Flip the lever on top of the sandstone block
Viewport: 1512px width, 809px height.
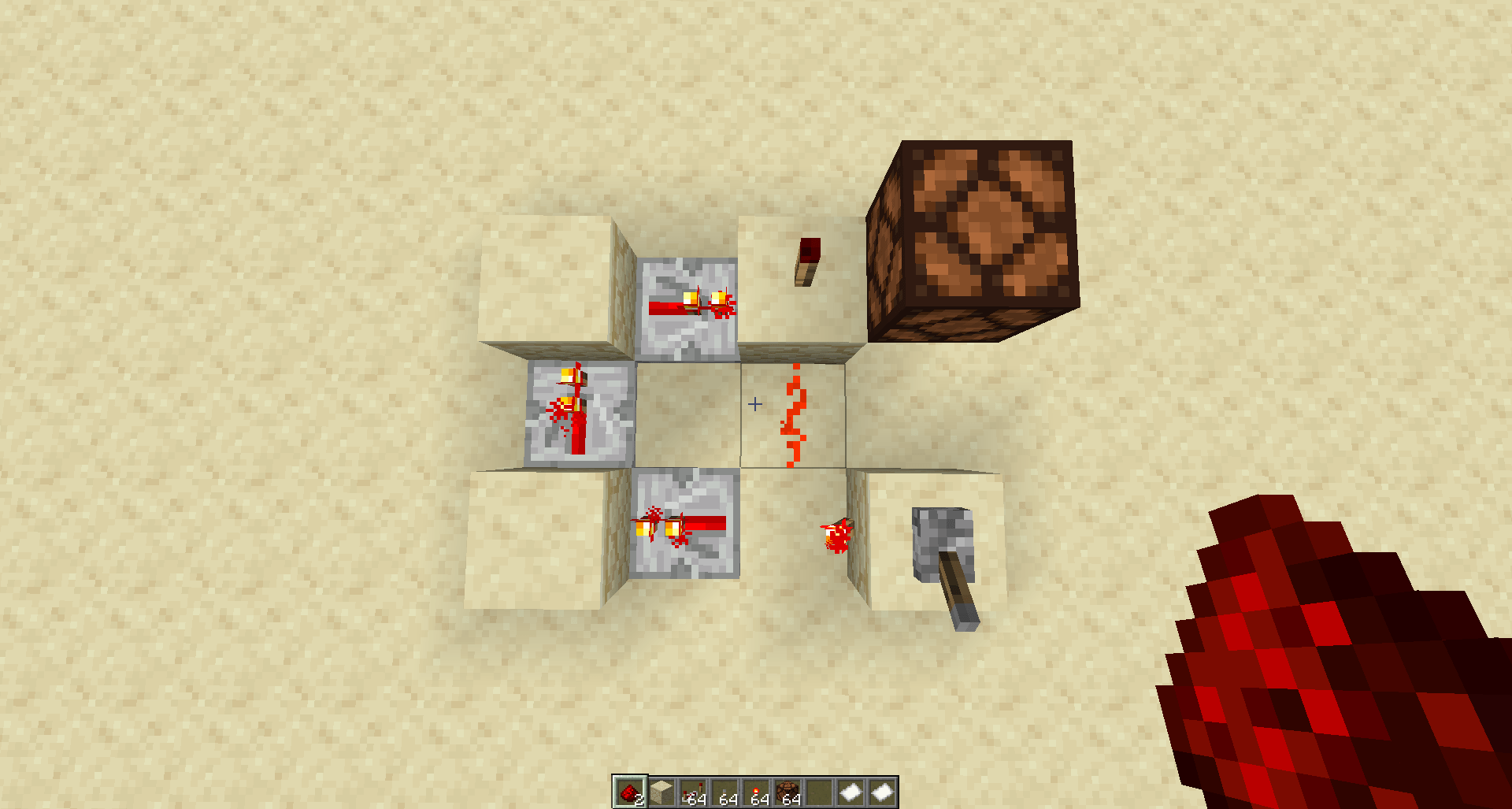click(805, 260)
